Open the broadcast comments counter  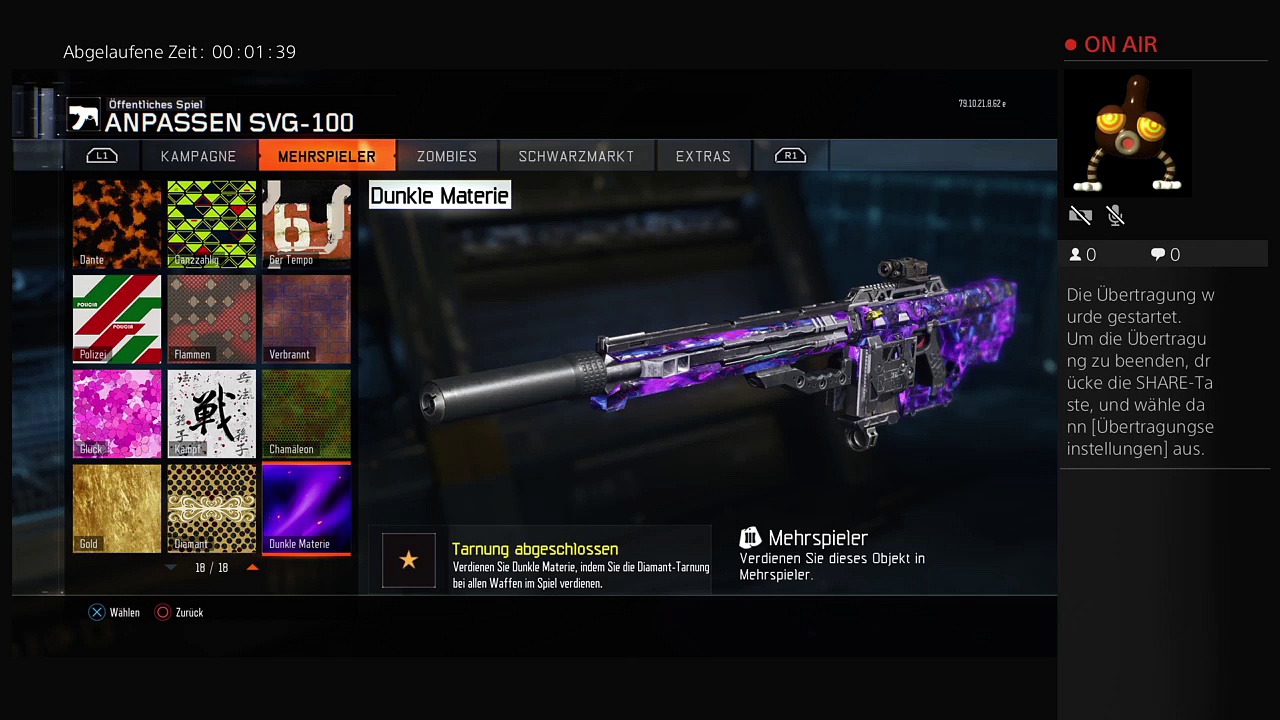point(1165,255)
